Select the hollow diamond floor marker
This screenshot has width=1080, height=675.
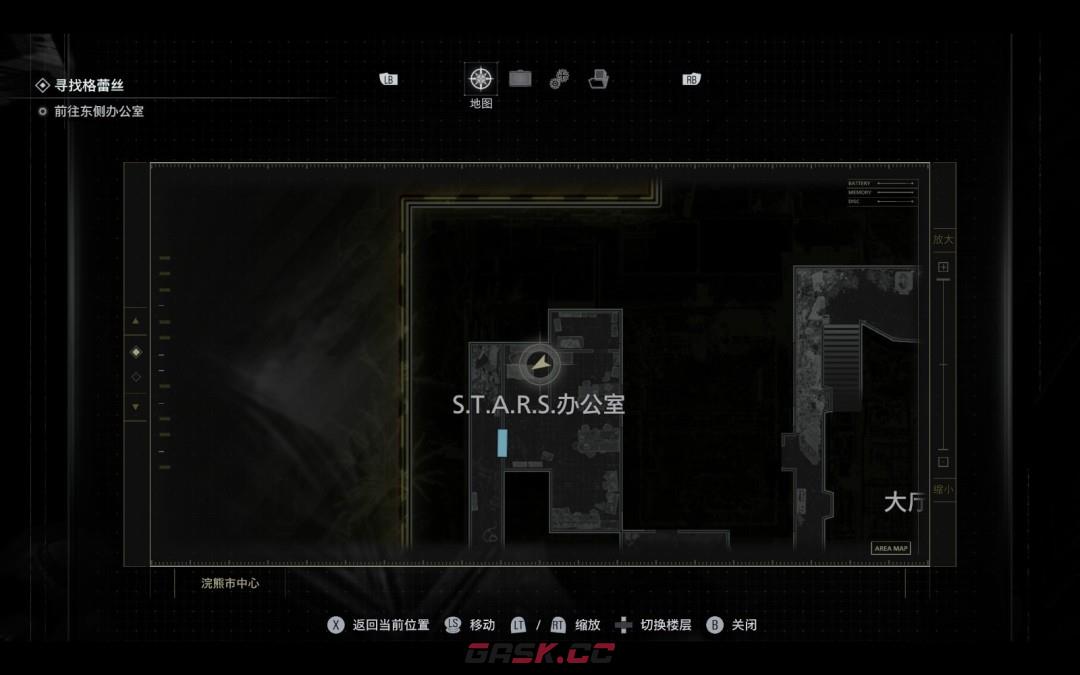(136, 377)
